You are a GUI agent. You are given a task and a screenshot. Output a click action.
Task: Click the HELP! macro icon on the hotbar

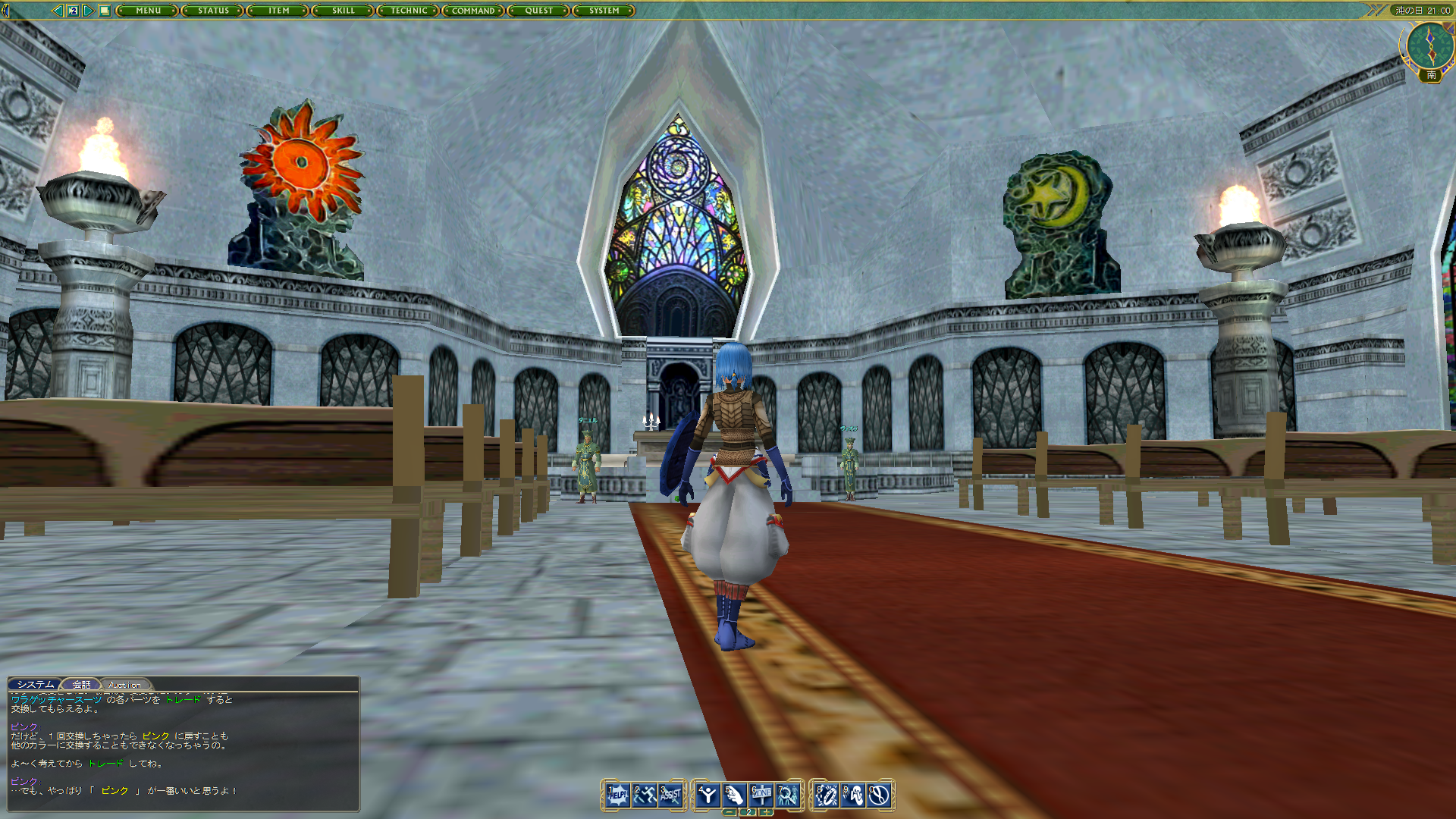pos(617,793)
